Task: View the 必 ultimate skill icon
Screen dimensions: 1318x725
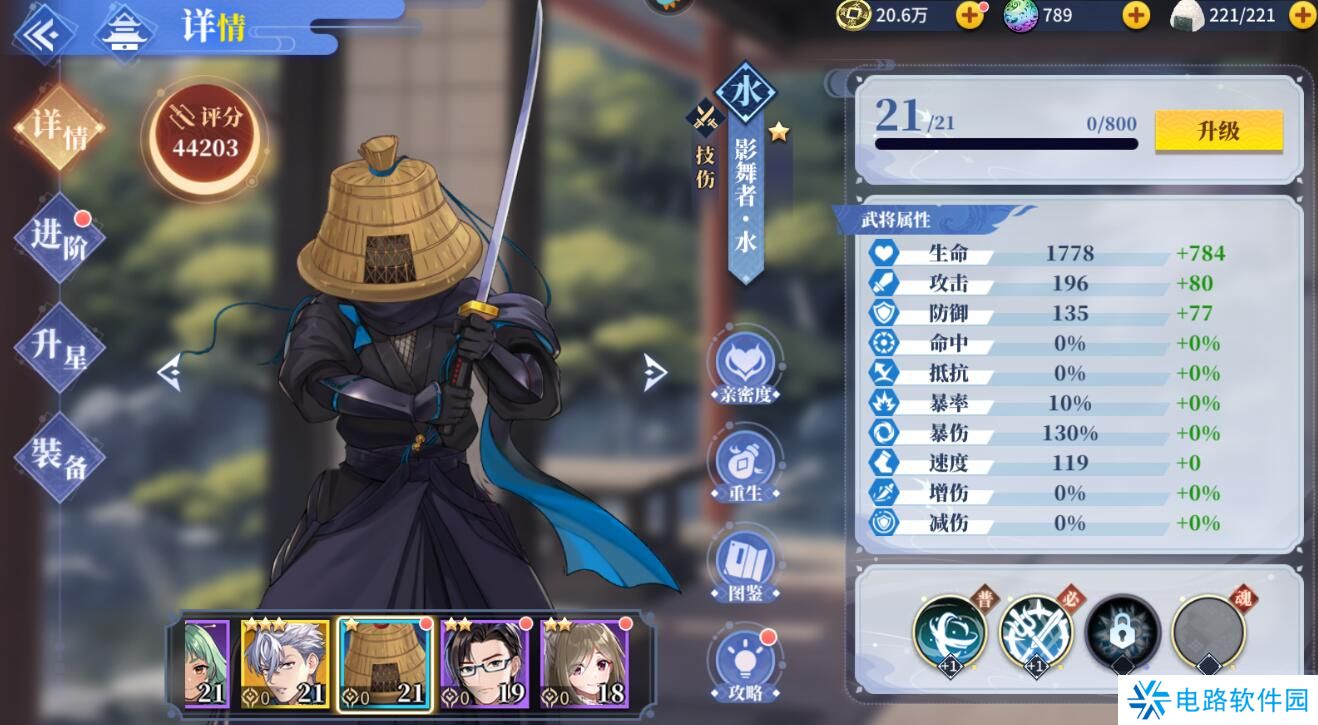Action: point(1035,632)
